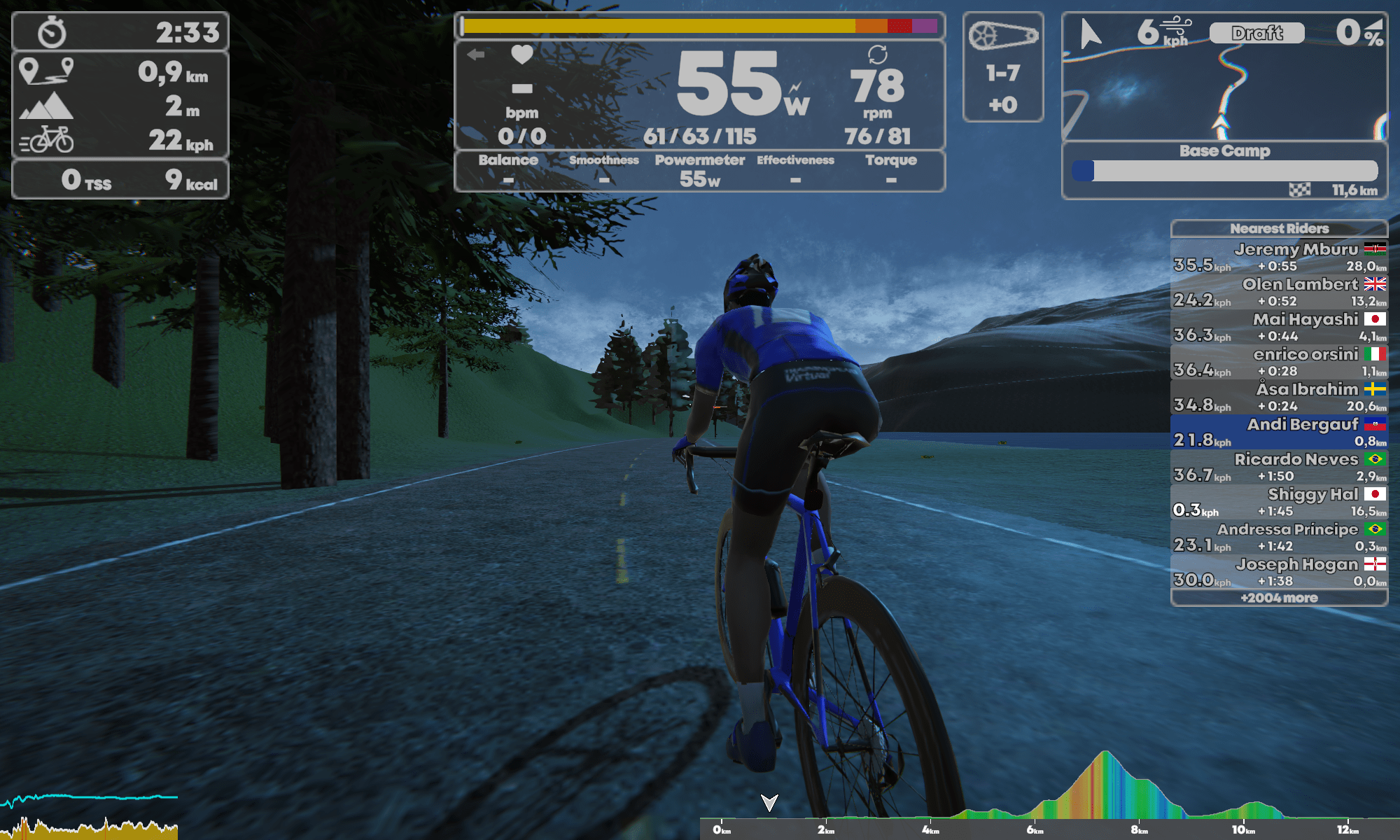Select Jeremy Mburu in Nearest Riders
1400x840 pixels.
coord(1279,257)
